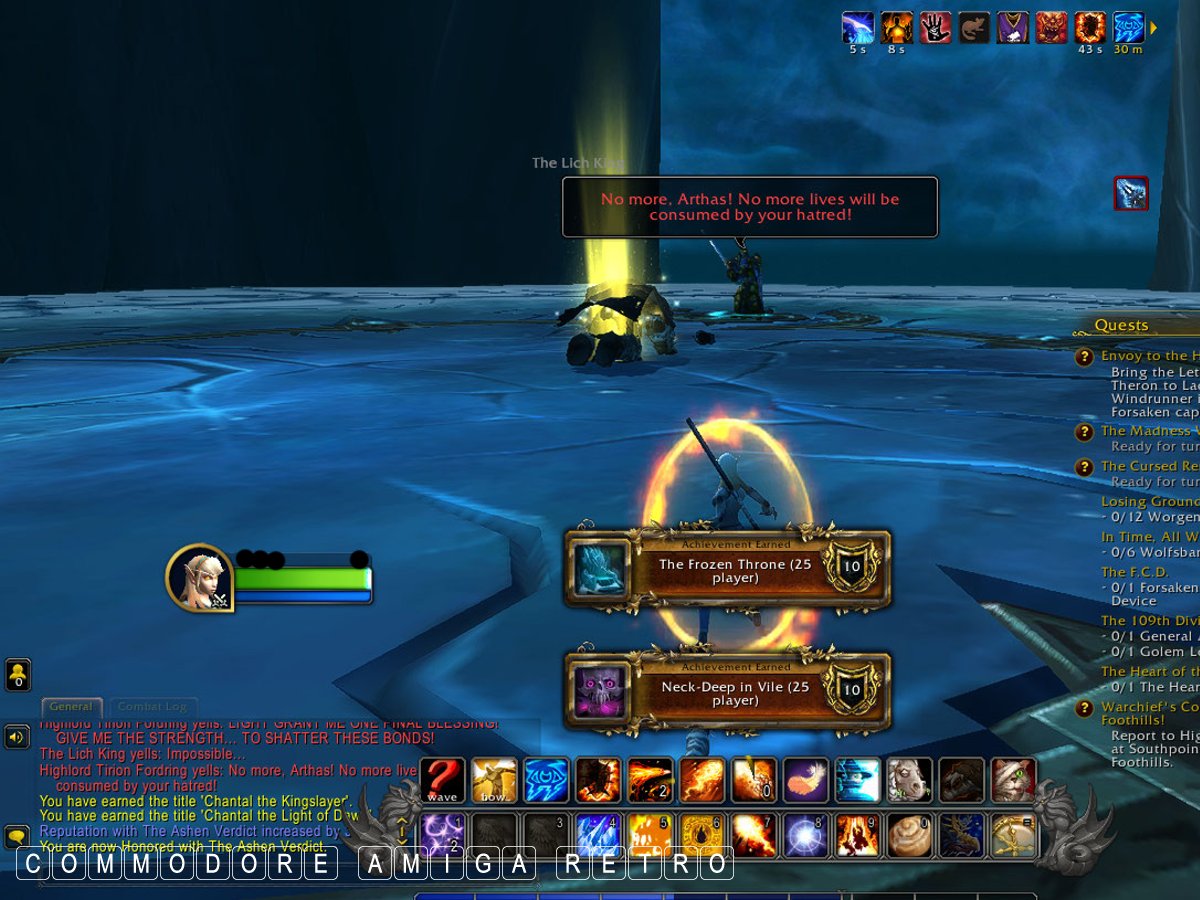Click the wave emote macro button
Image resolution: width=1200 pixels, height=900 pixels.
pyautogui.click(x=442, y=780)
